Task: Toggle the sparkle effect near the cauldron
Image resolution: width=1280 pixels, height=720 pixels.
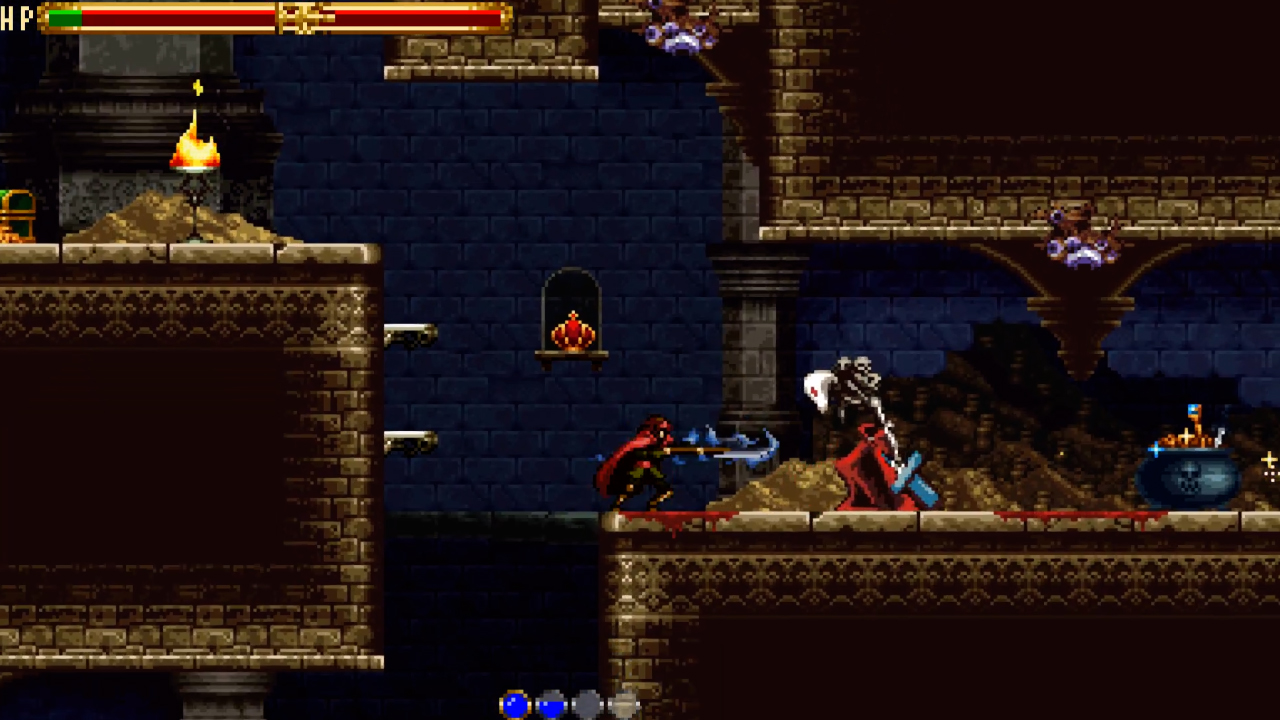Action: coord(1269,460)
